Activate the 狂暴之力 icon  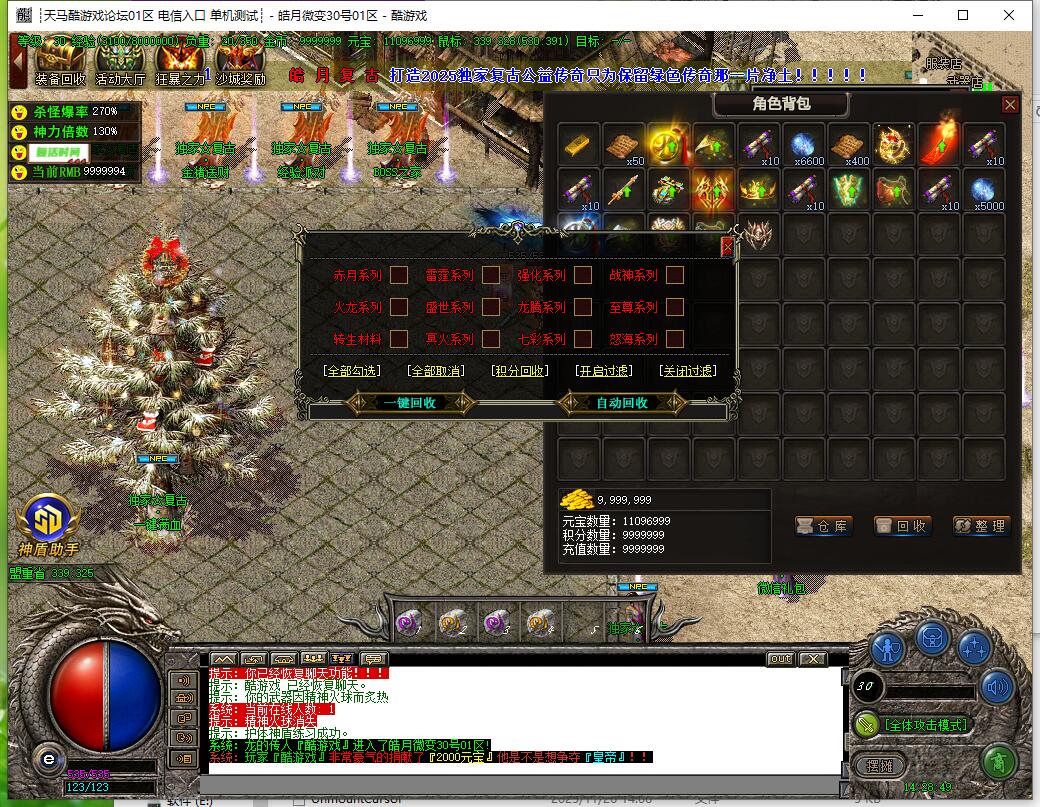click(180, 64)
